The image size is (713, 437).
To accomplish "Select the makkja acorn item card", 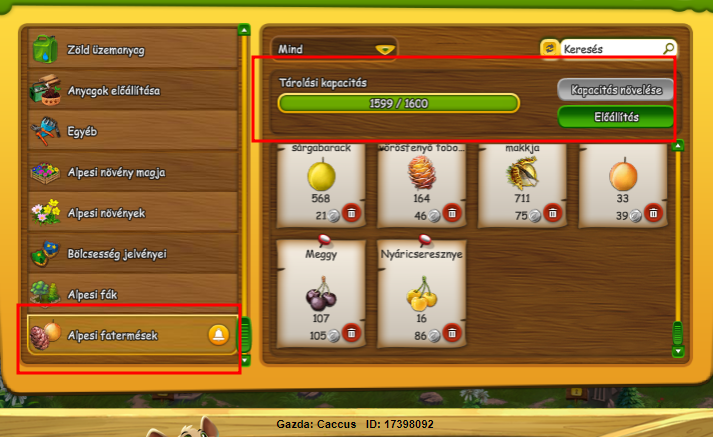I will click(522, 182).
